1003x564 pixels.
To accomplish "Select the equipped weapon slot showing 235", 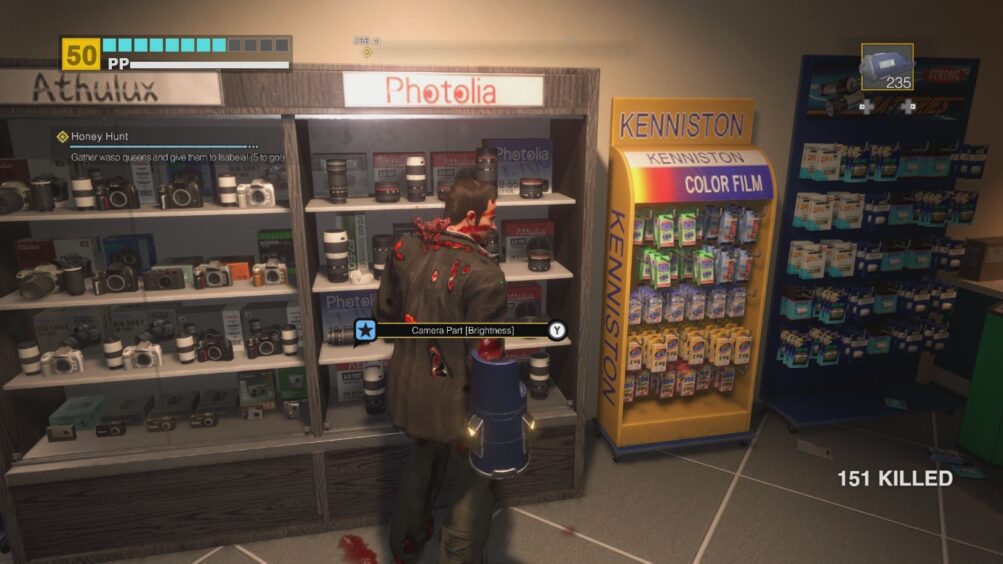I will (887, 68).
